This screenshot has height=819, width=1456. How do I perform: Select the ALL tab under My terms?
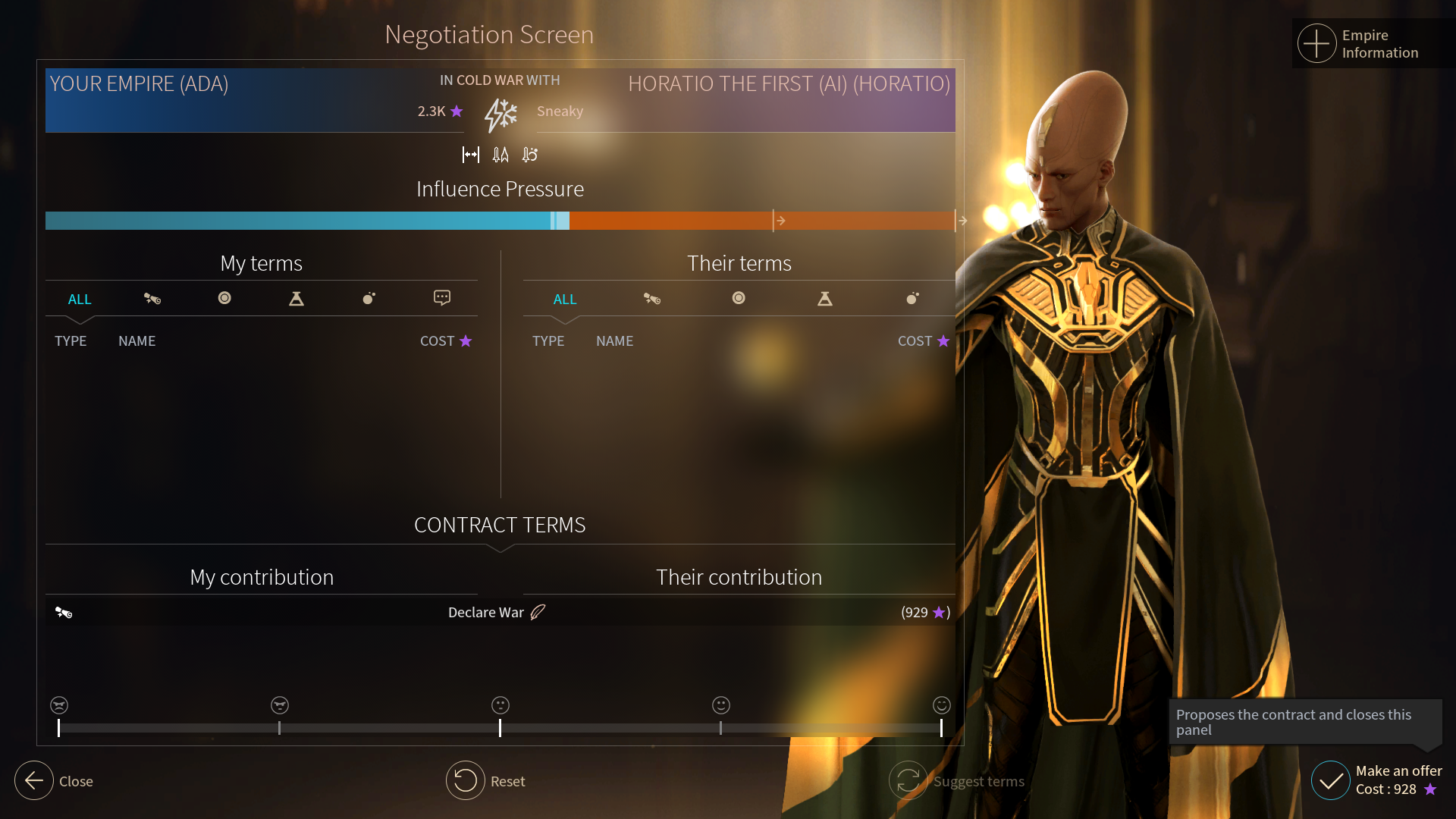point(80,299)
